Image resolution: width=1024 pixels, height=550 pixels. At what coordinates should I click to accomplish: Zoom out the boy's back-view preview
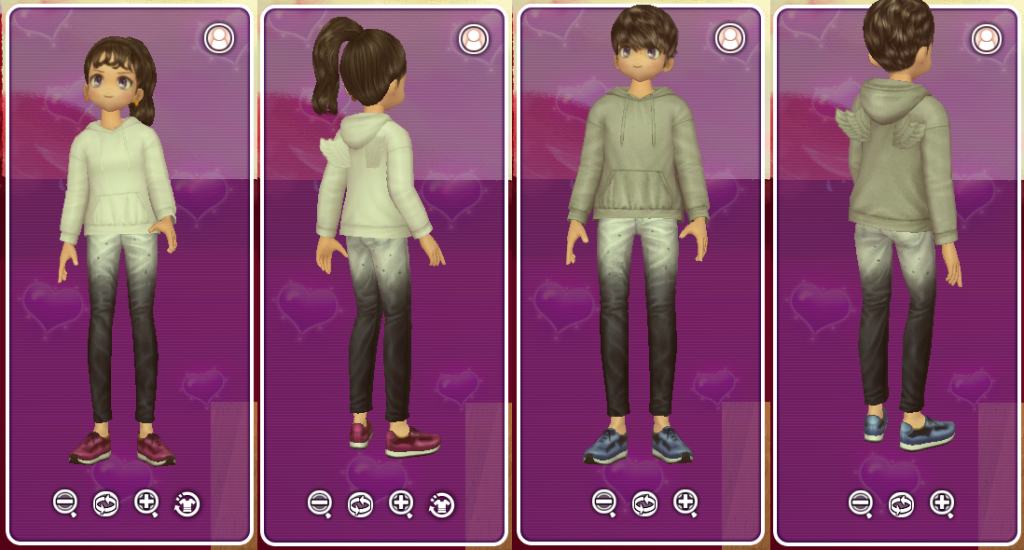pos(860,502)
